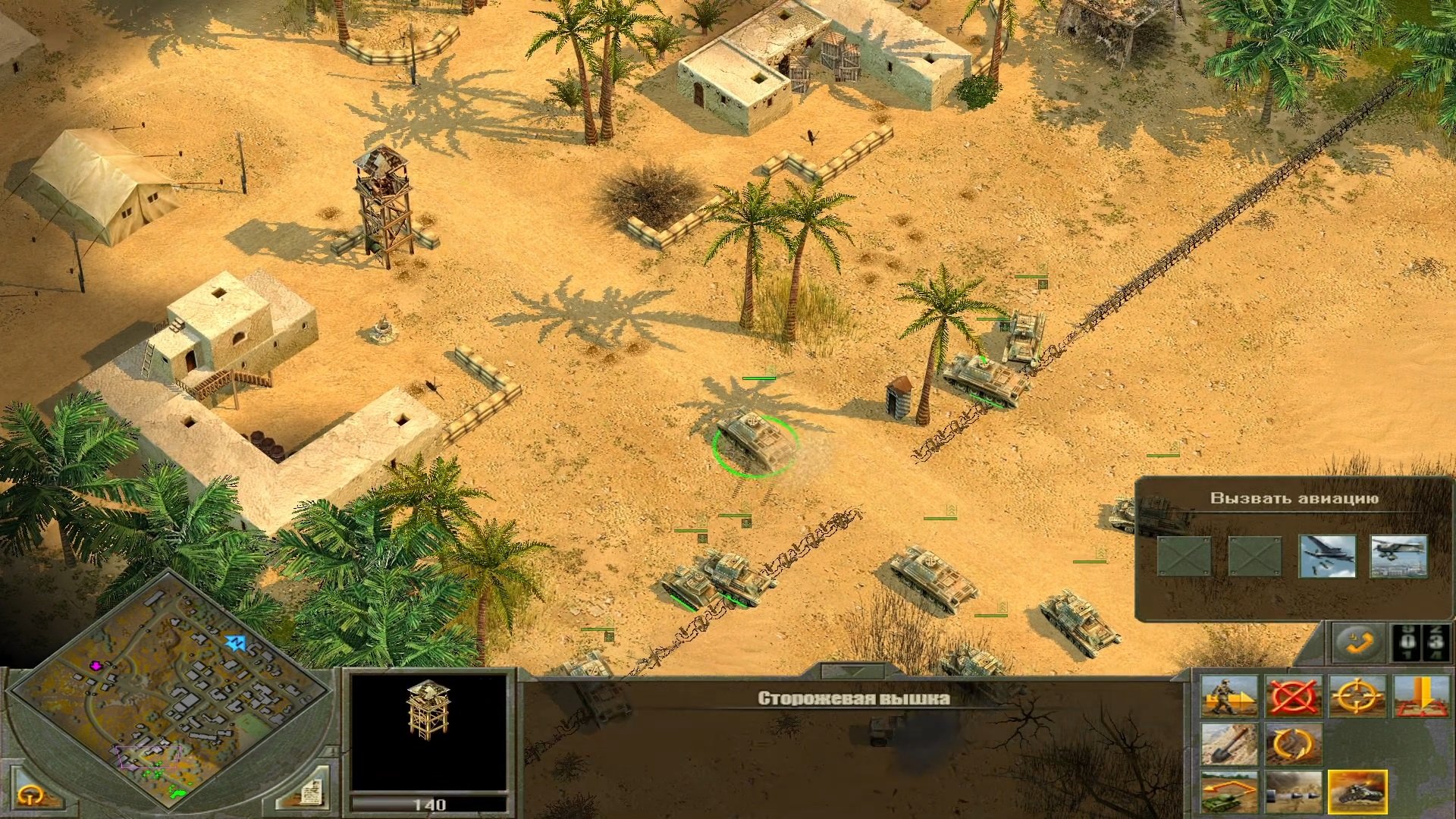This screenshot has height=819, width=1456.
Task: Activate the shovel entrench command
Action: pyautogui.click(x=1228, y=745)
